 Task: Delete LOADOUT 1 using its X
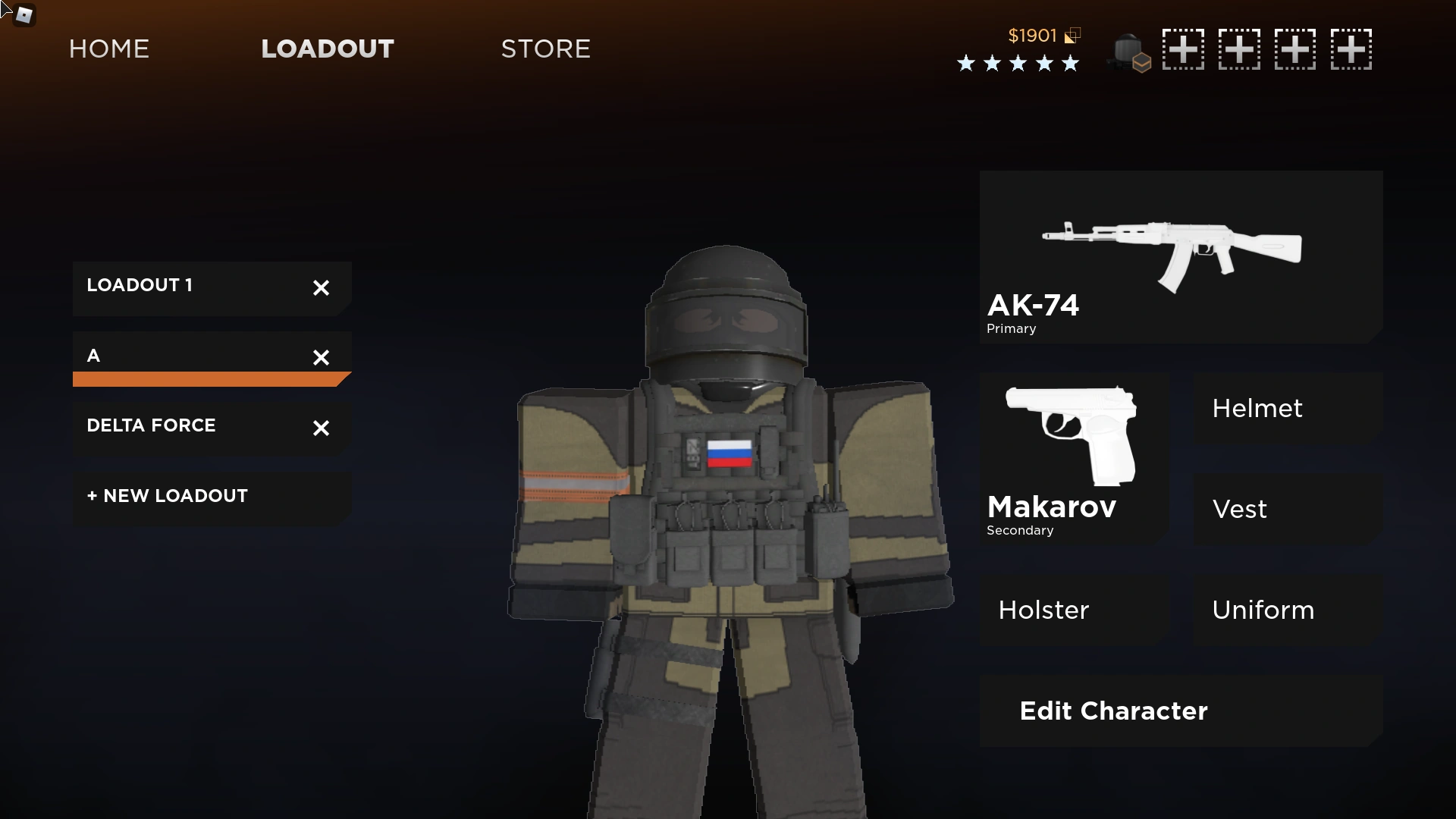(321, 288)
